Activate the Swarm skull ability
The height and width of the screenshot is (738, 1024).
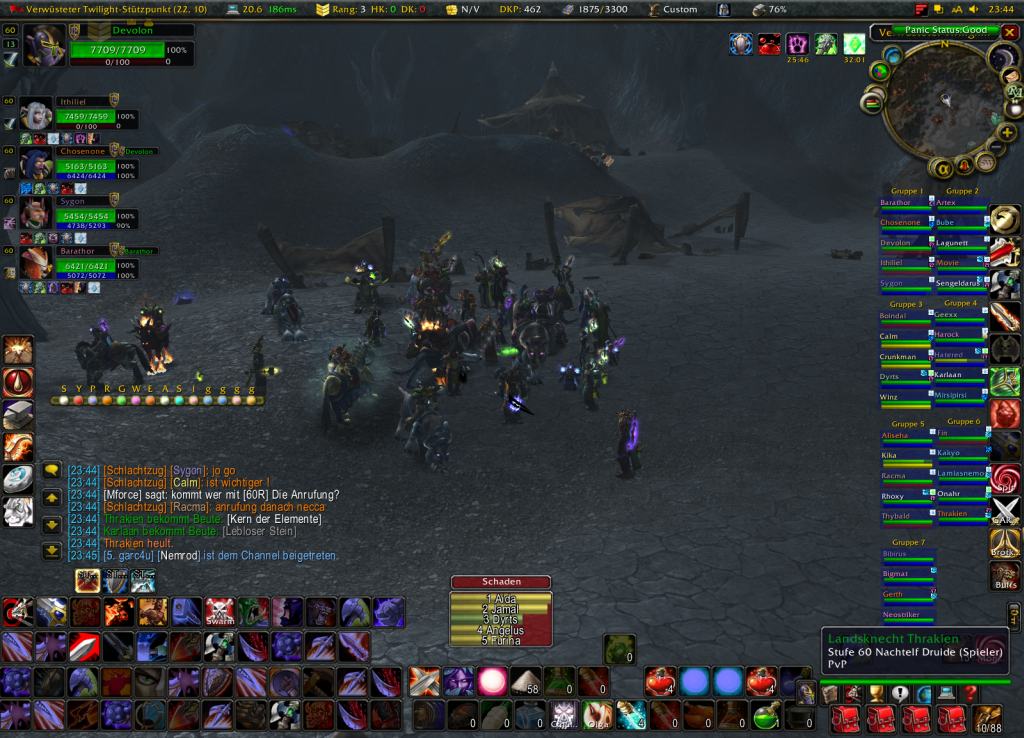pyautogui.click(x=219, y=612)
